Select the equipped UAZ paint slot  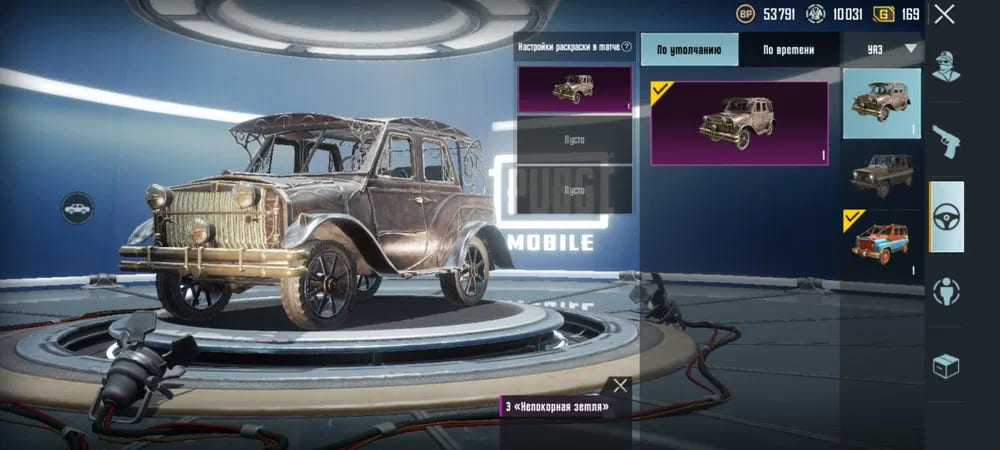pos(574,90)
